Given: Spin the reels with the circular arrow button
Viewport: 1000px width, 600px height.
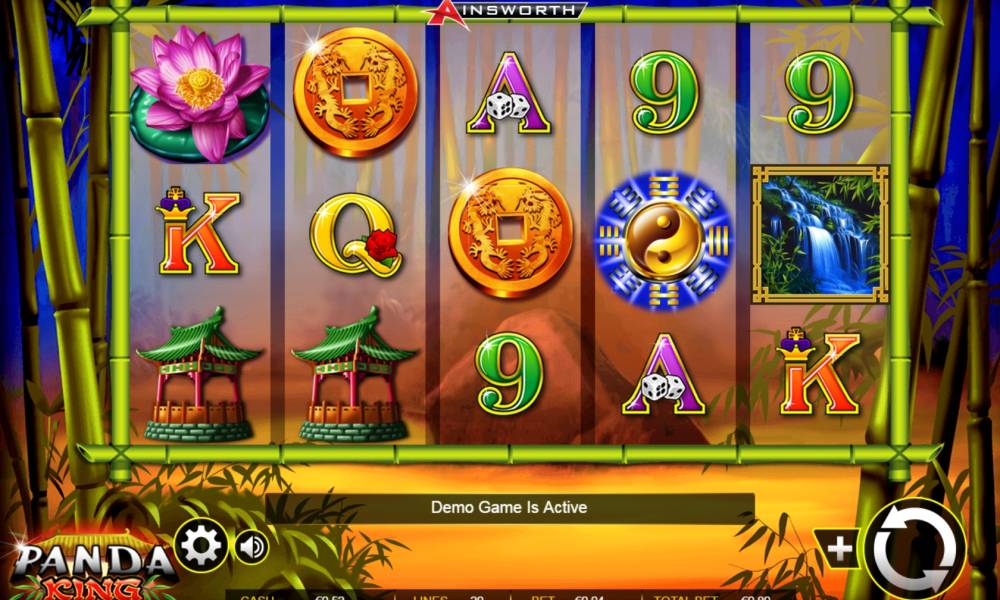Looking at the screenshot, I should click(x=914, y=549).
